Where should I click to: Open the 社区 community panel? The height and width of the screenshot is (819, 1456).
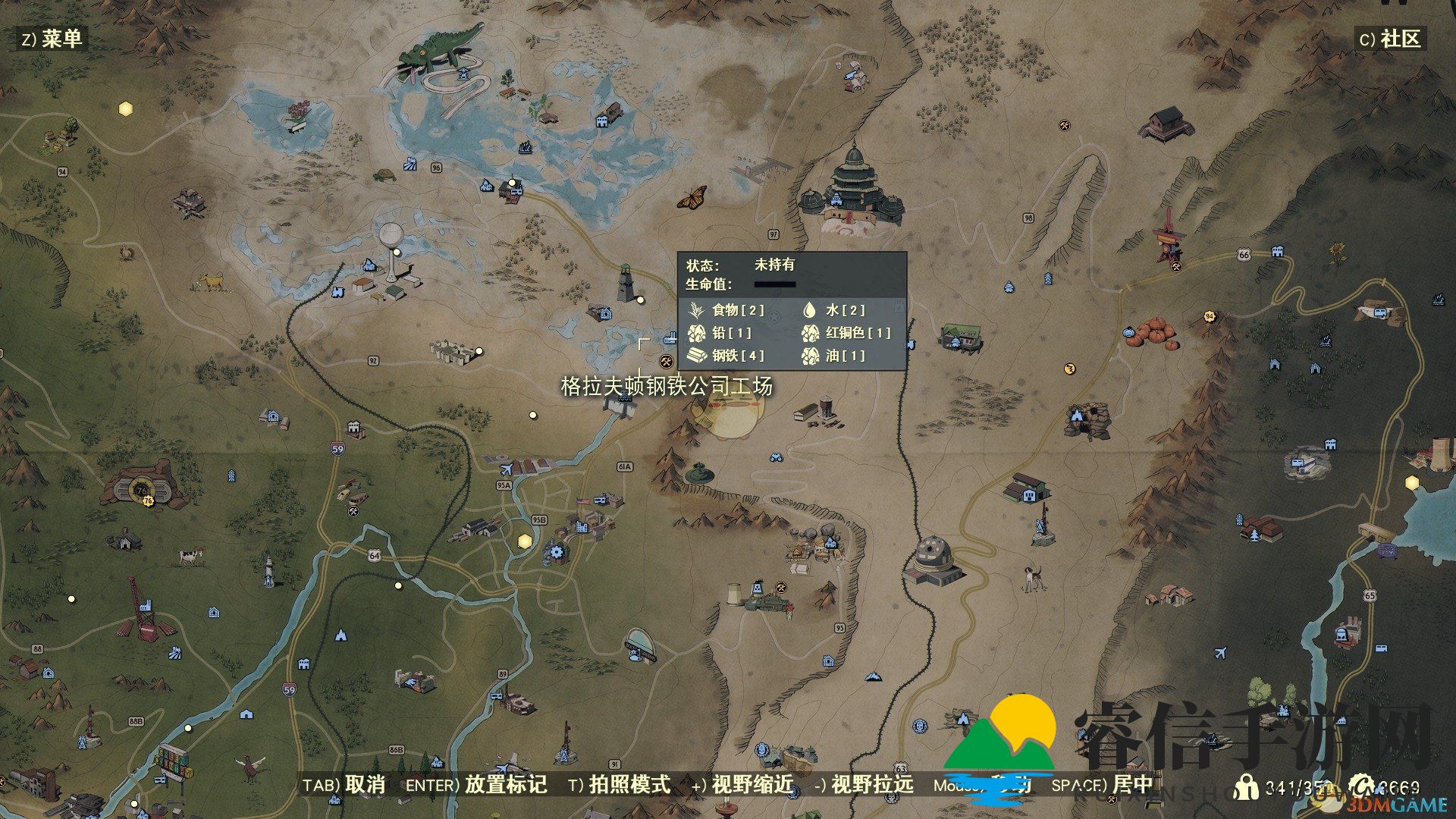[1390, 39]
